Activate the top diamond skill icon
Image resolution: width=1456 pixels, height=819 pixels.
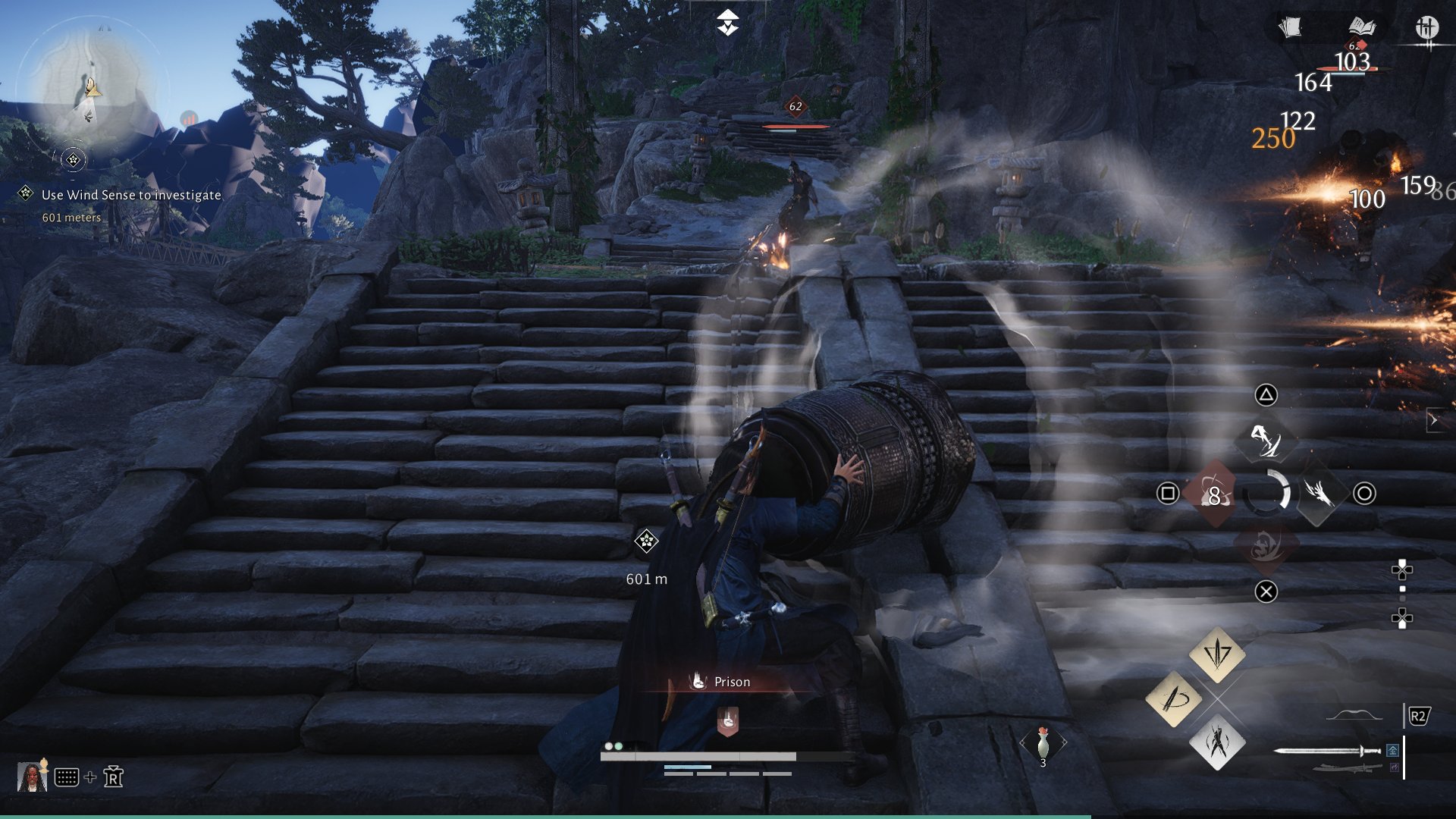pyautogui.click(x=1265, y=441)
